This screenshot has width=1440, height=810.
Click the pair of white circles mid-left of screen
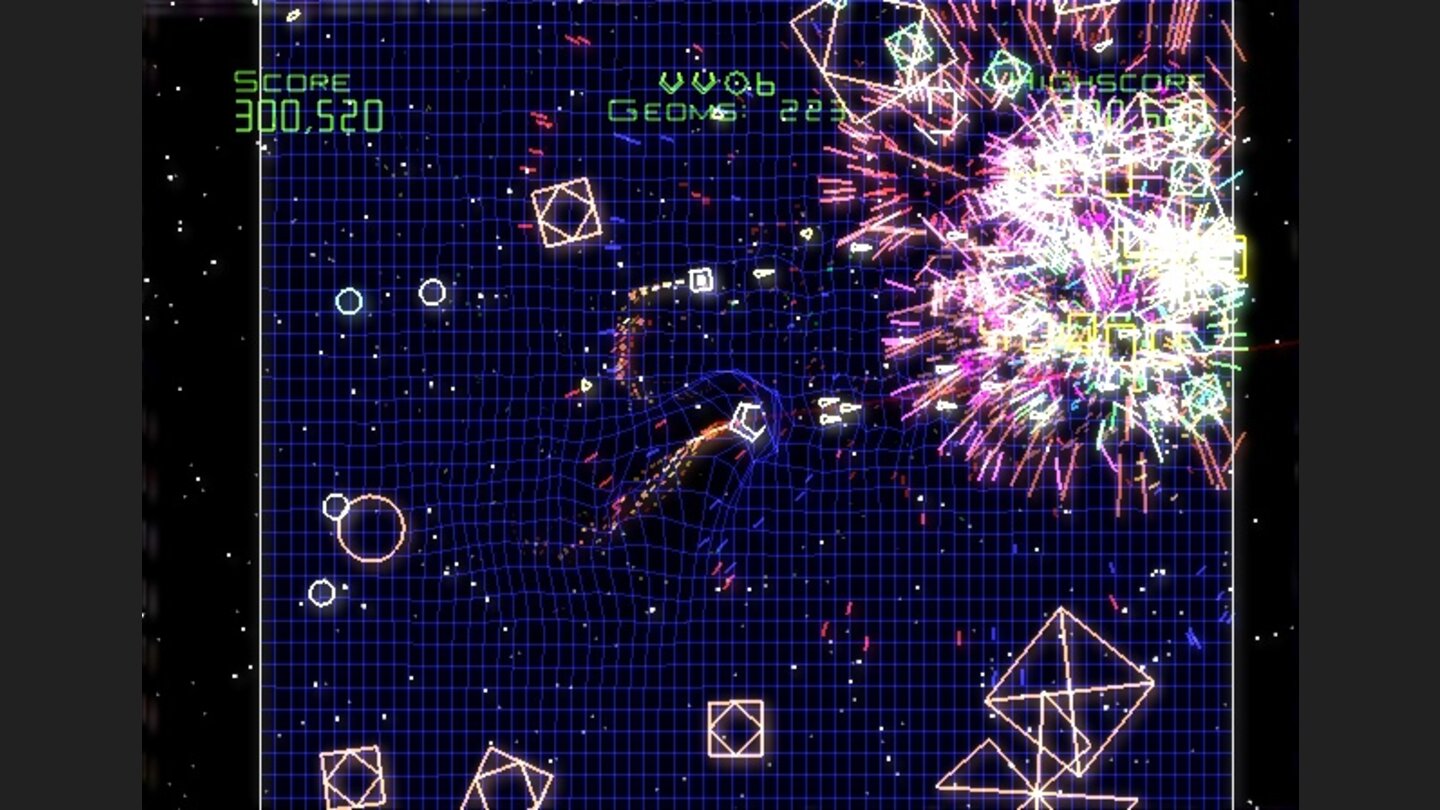390,295
